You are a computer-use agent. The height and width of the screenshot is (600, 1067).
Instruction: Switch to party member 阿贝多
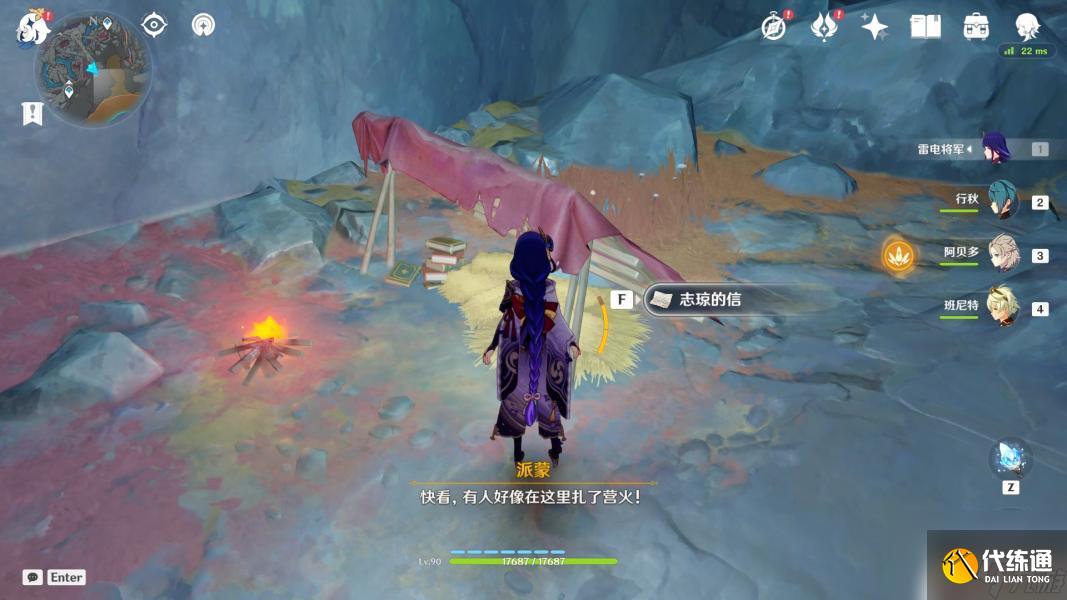pyautogui.click(x=1002, y=253)
